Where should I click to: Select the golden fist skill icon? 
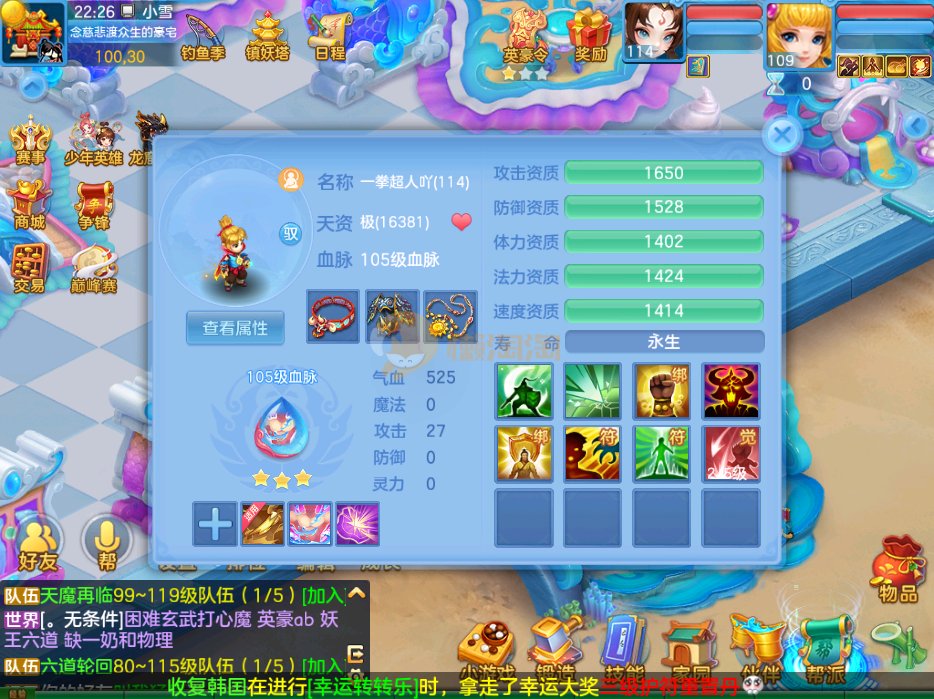[661, 390]
